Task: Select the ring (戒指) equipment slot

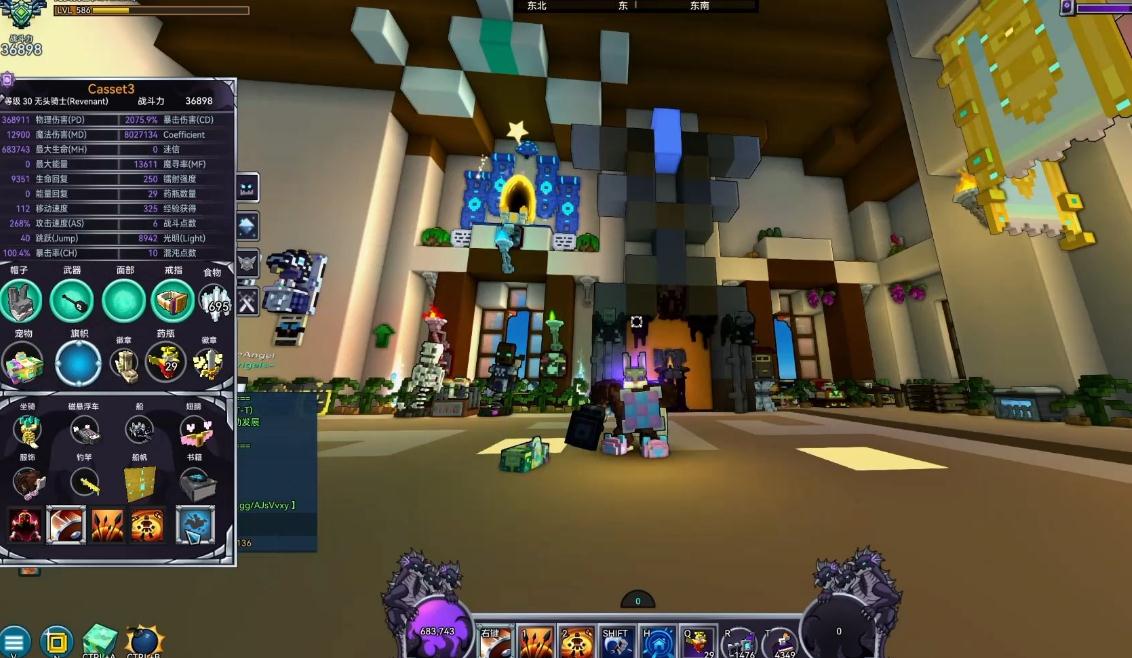Action: tap(173, 300)
